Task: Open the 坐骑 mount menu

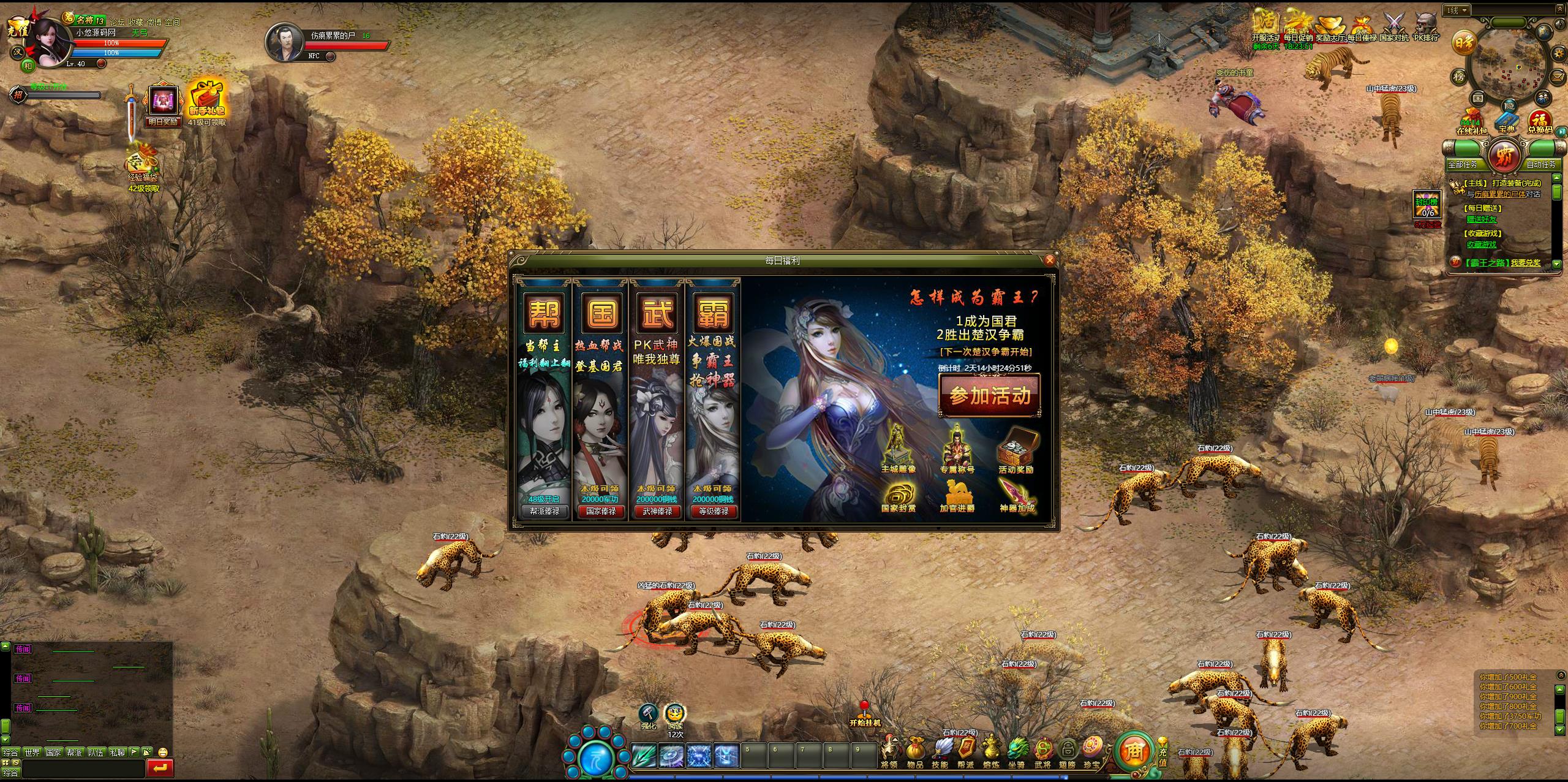Action: click(x=1016, y=751)
